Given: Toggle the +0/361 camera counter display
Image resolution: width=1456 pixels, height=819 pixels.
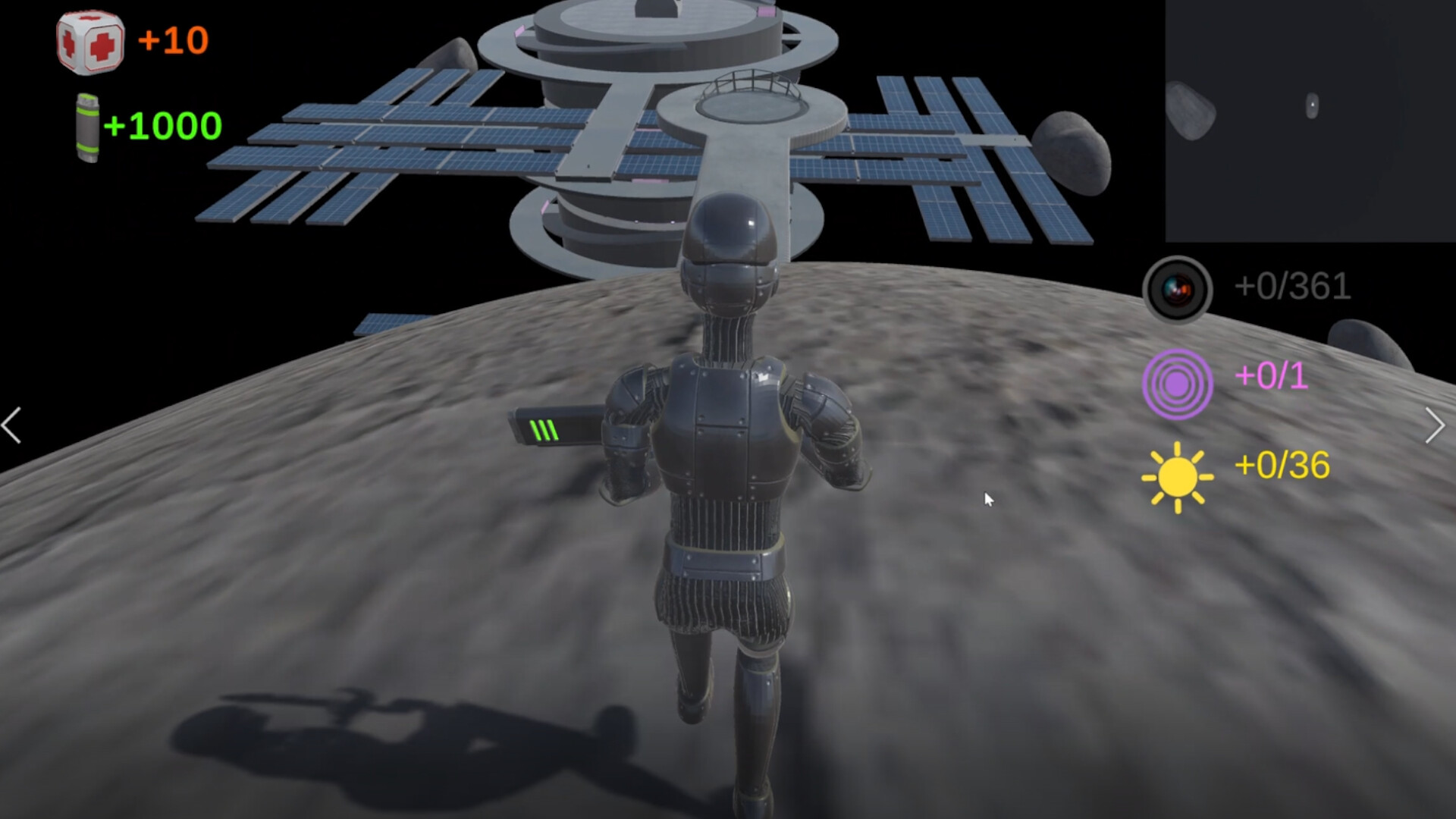Looking at the screenshot, I should click(x=1292, y=287).
